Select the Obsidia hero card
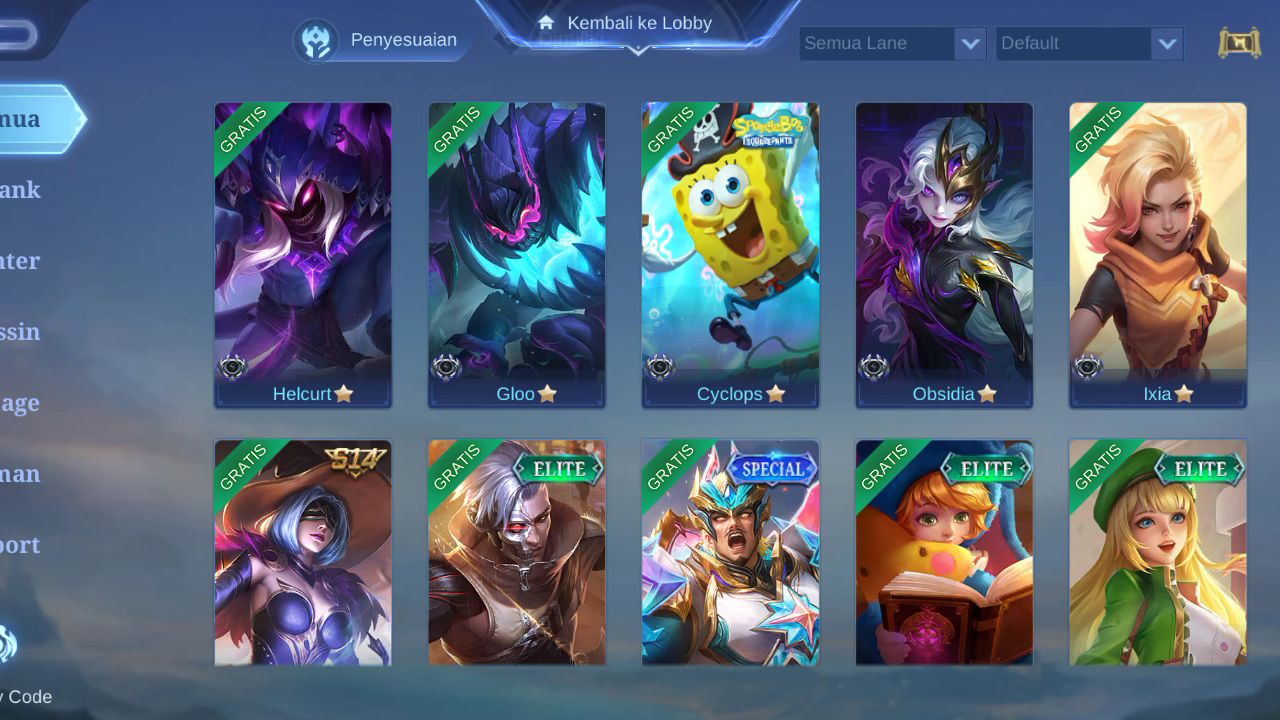Screen dimensions: 1280x720 [944, 255]
